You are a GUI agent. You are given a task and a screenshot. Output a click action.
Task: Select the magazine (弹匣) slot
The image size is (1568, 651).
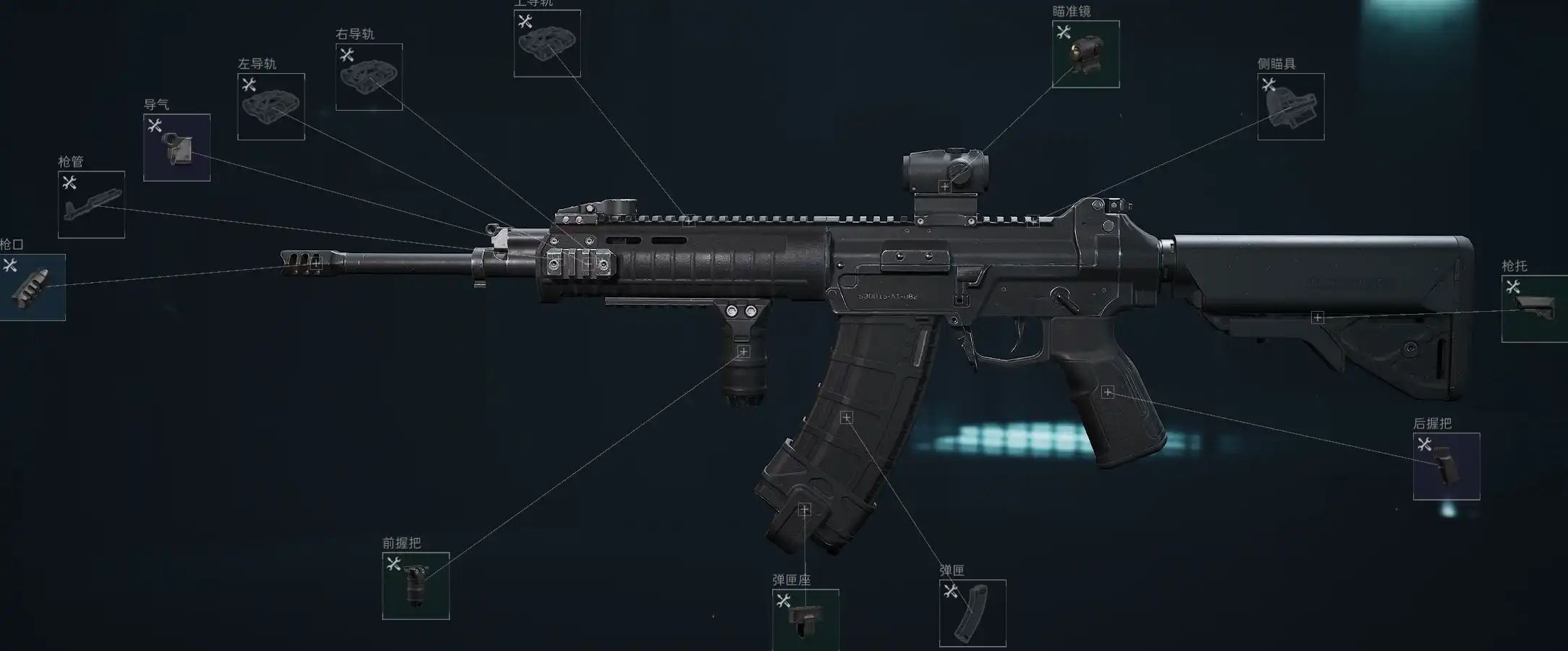click(972, 613)
